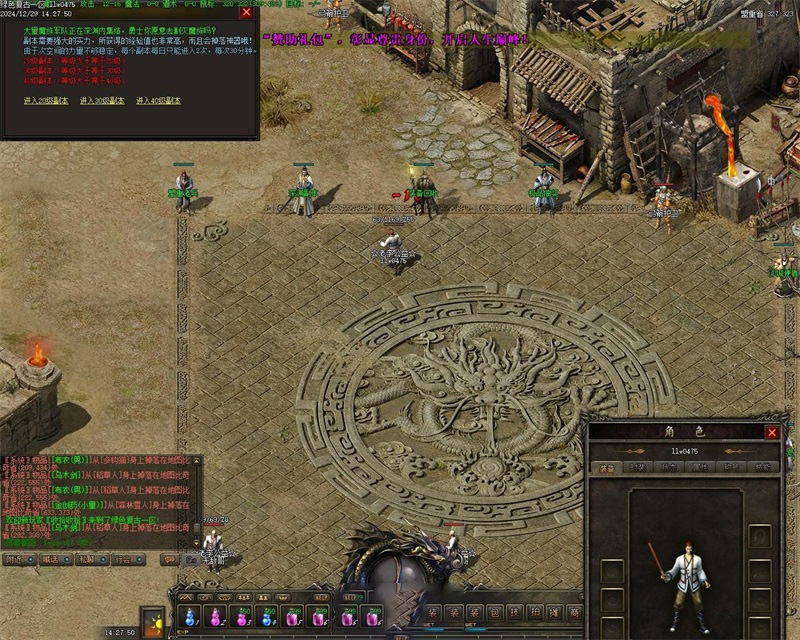Screen dimensions: 800x640
Task: Select the 进入40级副本 dungeon link
Action: 159,101
